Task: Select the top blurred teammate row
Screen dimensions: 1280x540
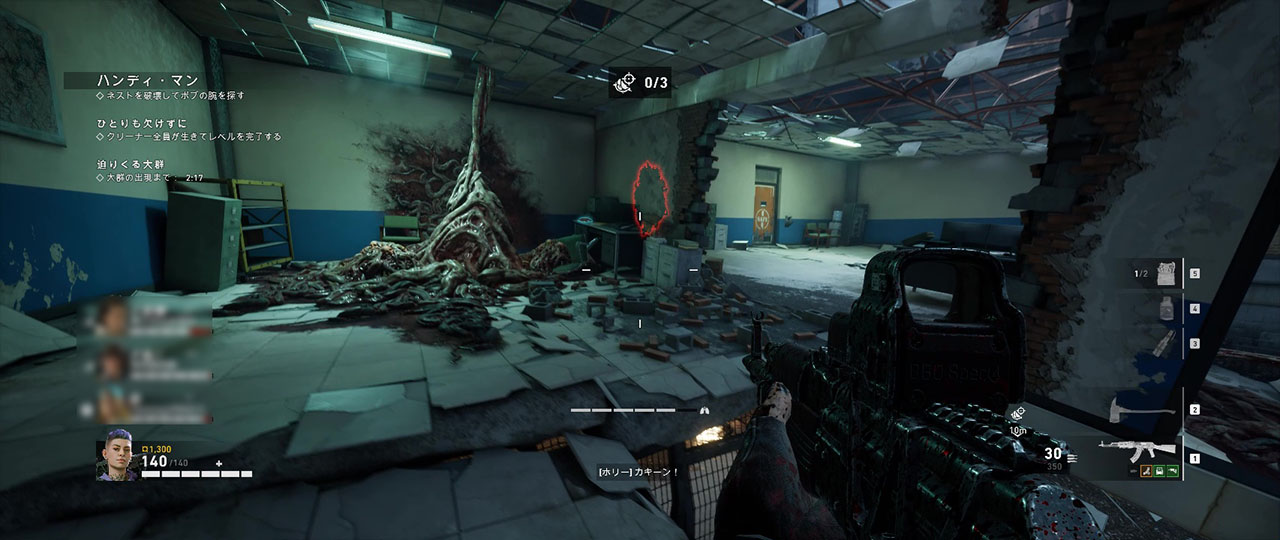Action: 150,316
